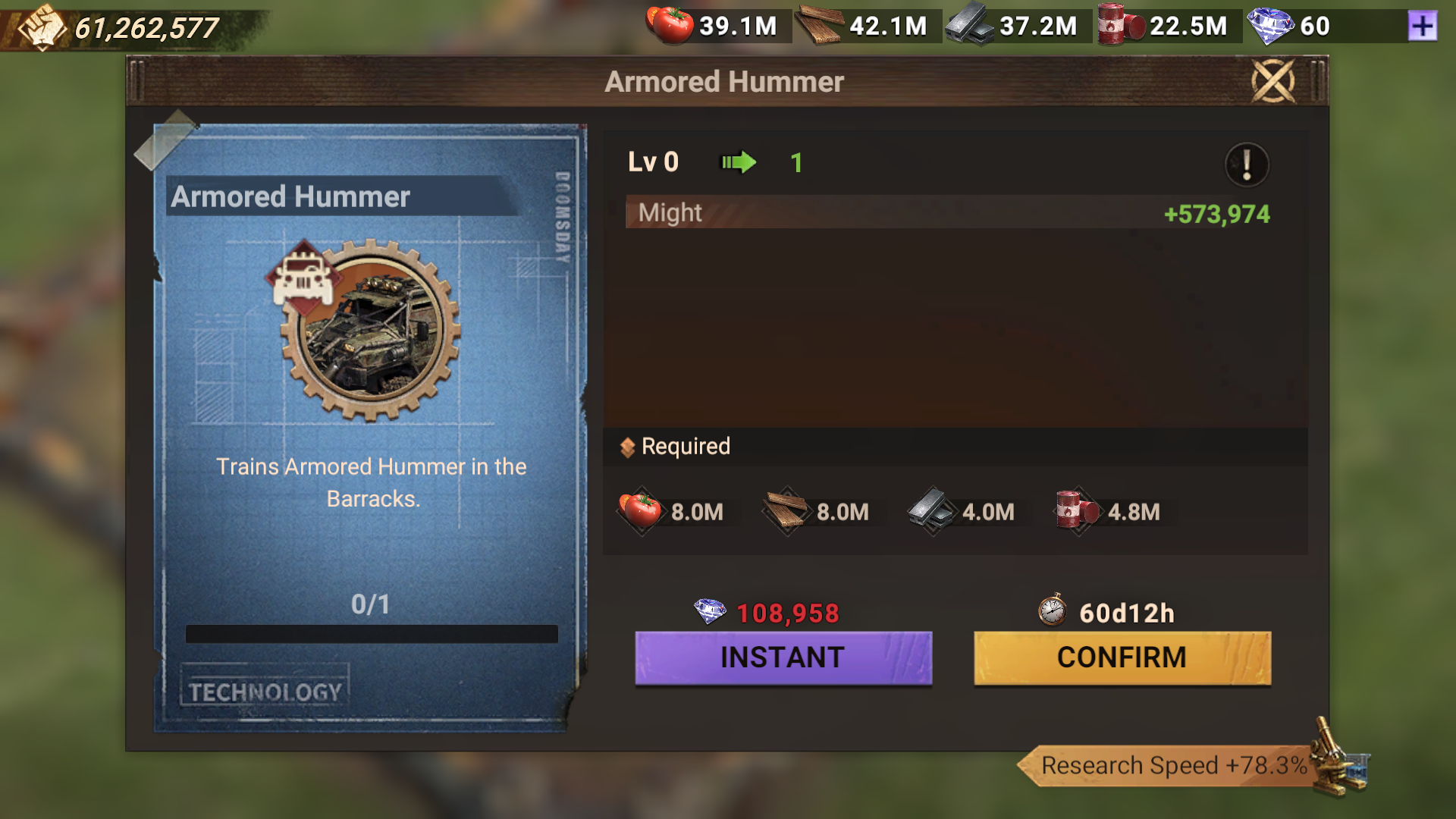Confirm the Armored Hummer research
Screen dimensions: 1456x819
[1122, 657]
